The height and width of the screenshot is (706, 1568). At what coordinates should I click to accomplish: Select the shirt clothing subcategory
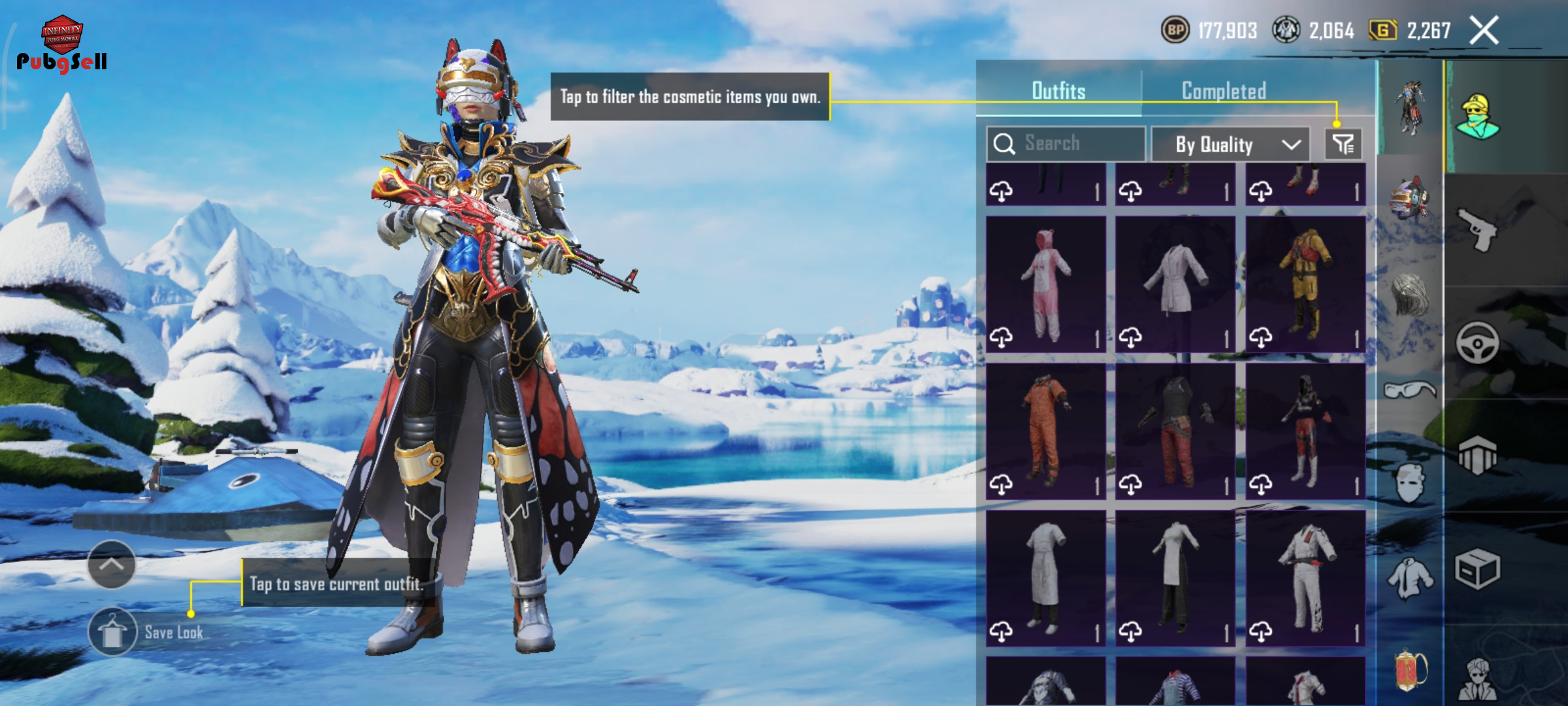[1410, 579]
